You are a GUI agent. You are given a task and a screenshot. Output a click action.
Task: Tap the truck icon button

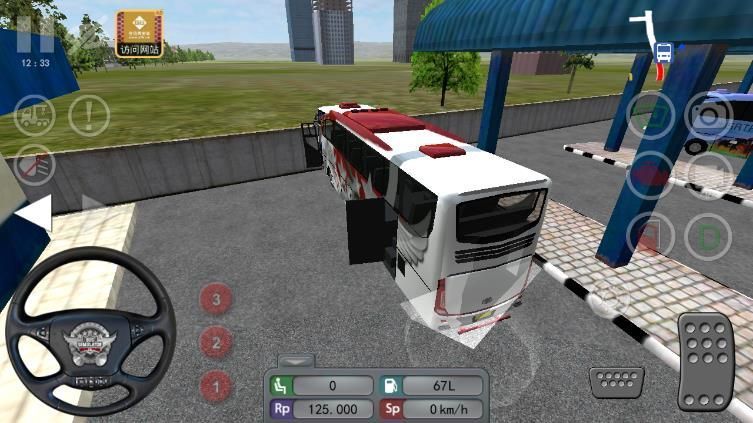(34, 115)
